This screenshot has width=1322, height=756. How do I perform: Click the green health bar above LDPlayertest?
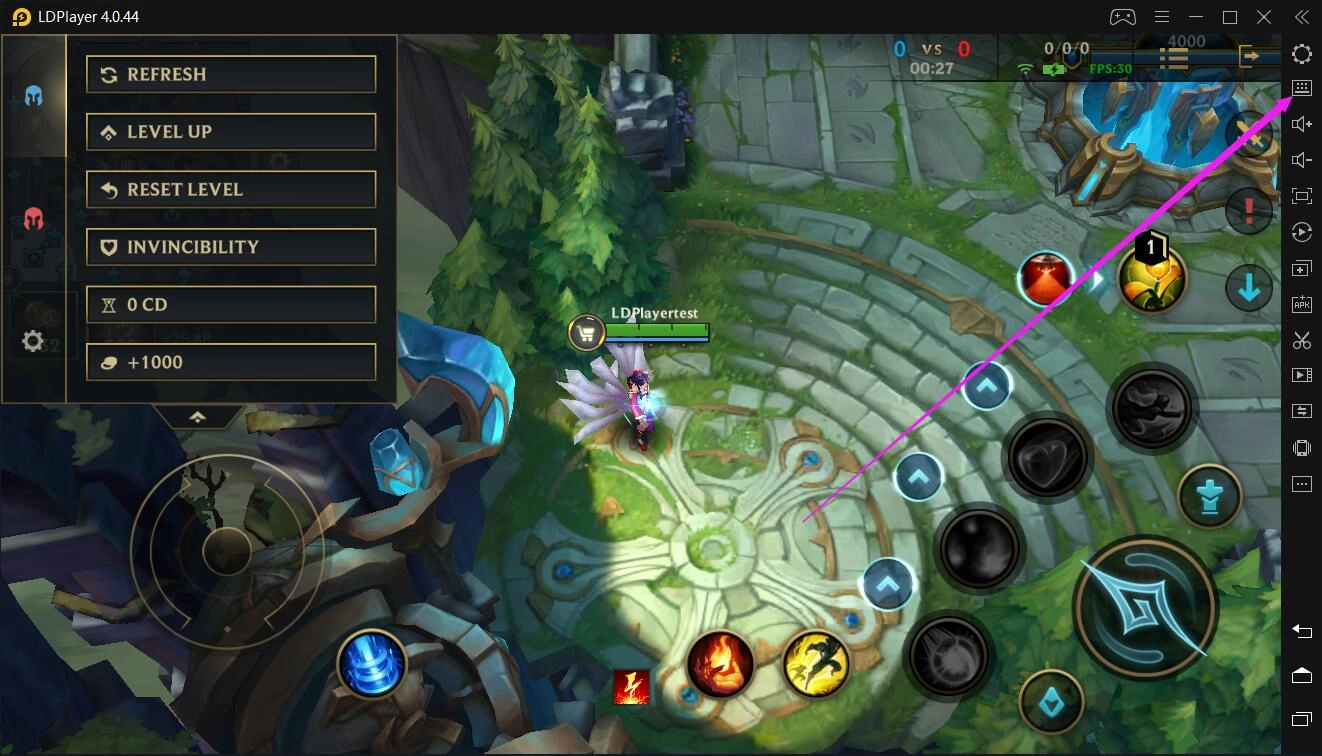tap(655, 329)
